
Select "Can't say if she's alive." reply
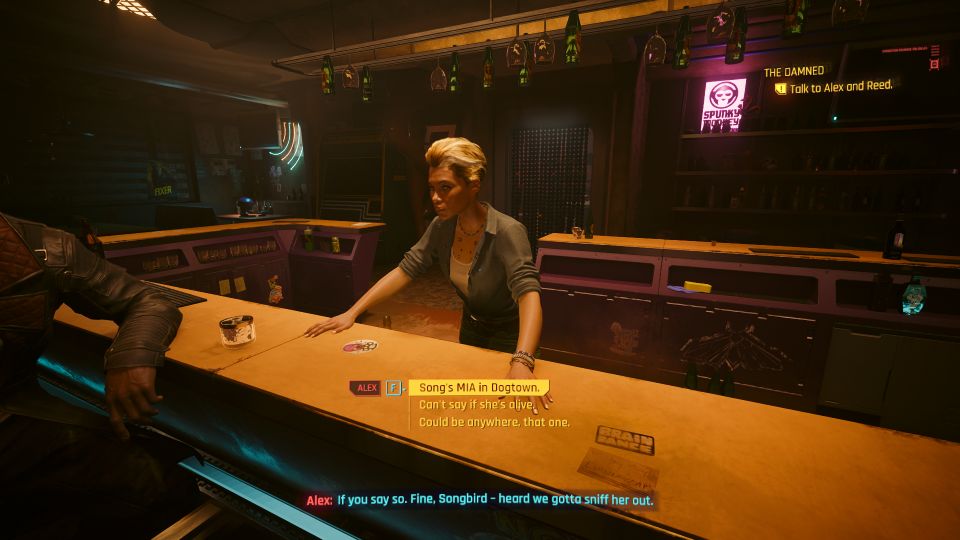(x=463, y=405)
